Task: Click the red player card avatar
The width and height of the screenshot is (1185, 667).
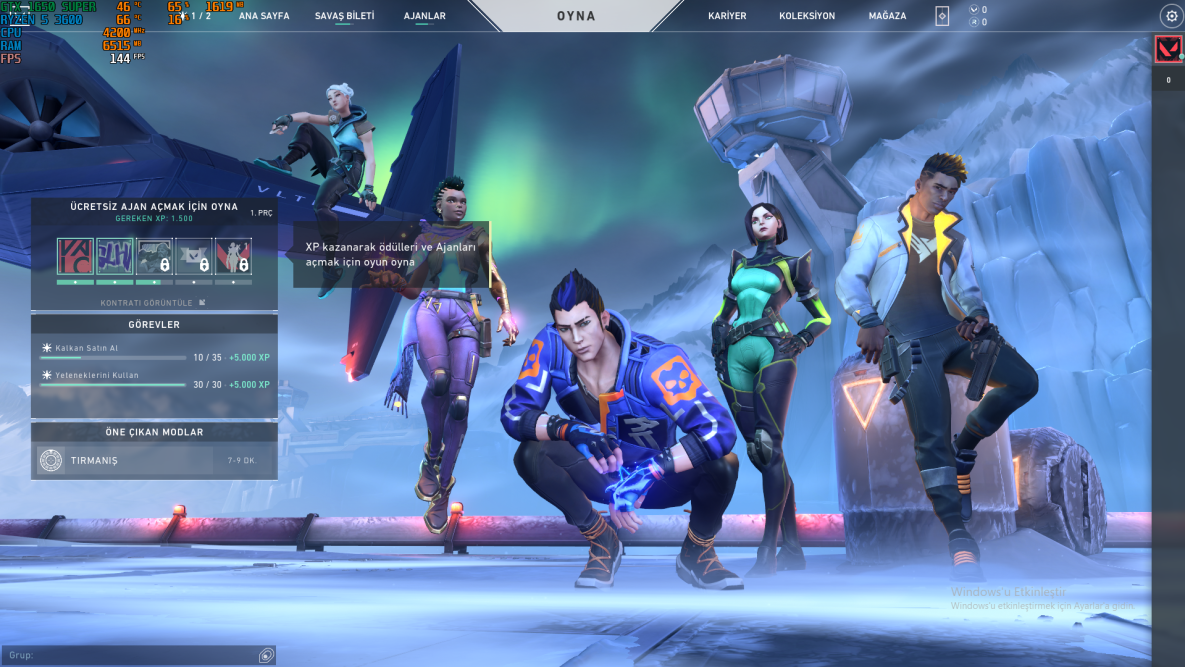Action: [x=1168, y=49]
